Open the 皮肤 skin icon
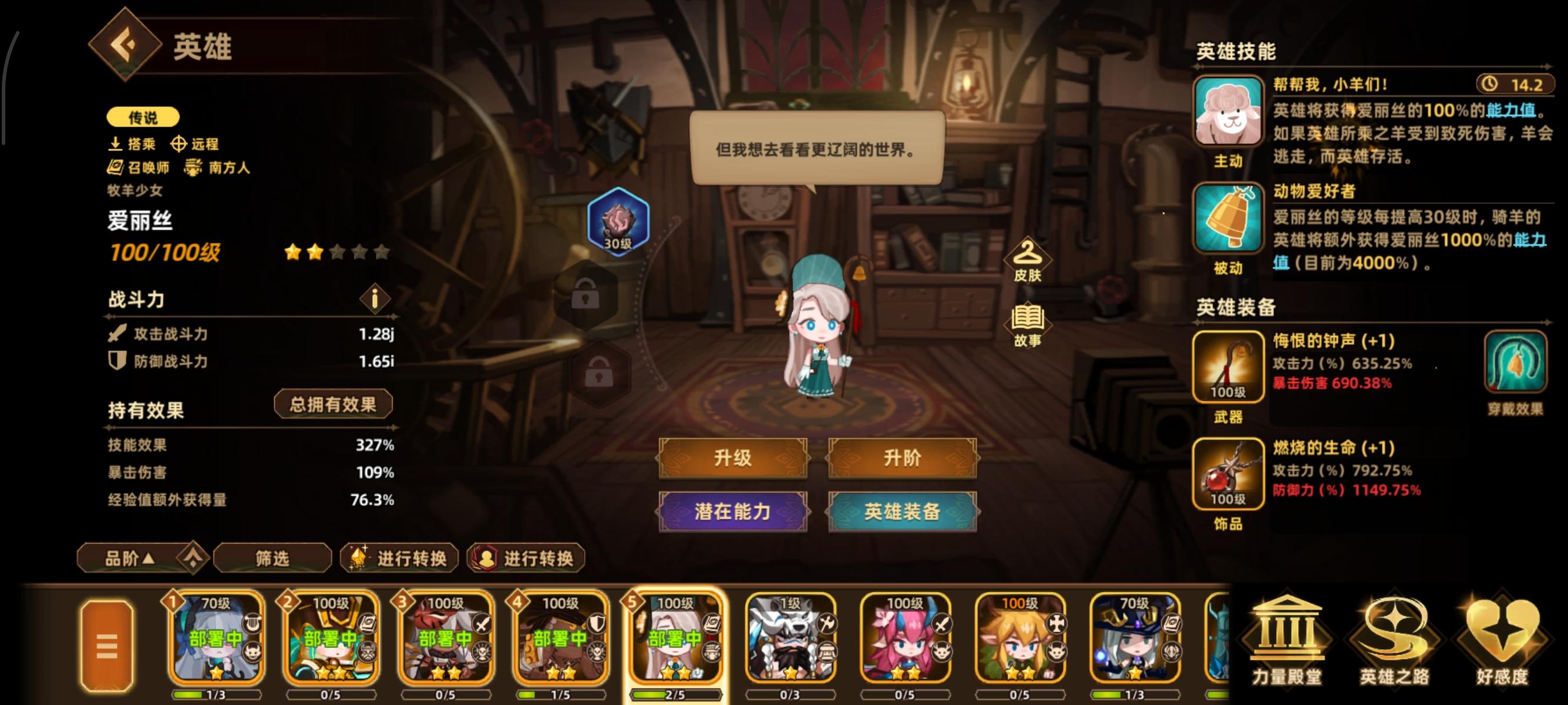This screenshot has width=1568, height=705. [x=1027, y=258]
